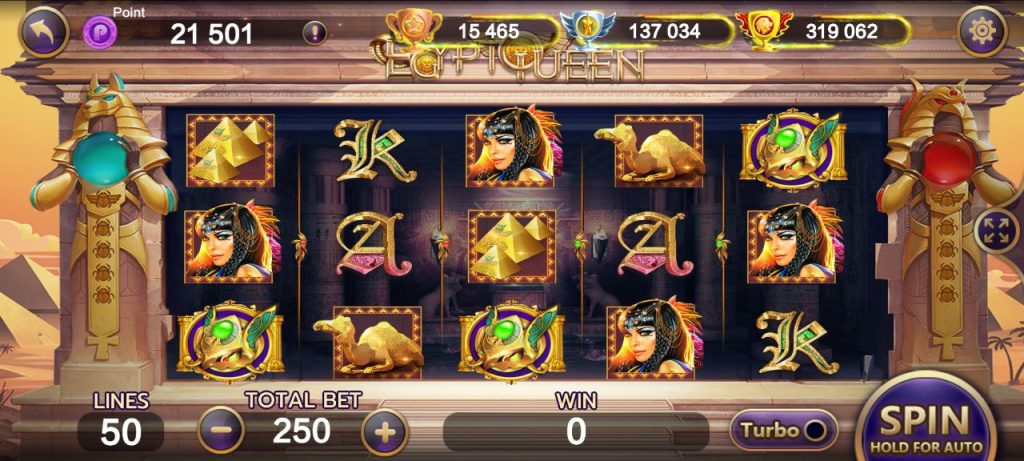Toggle Turbo mode
1024x461 pixels.
(784, 430)
